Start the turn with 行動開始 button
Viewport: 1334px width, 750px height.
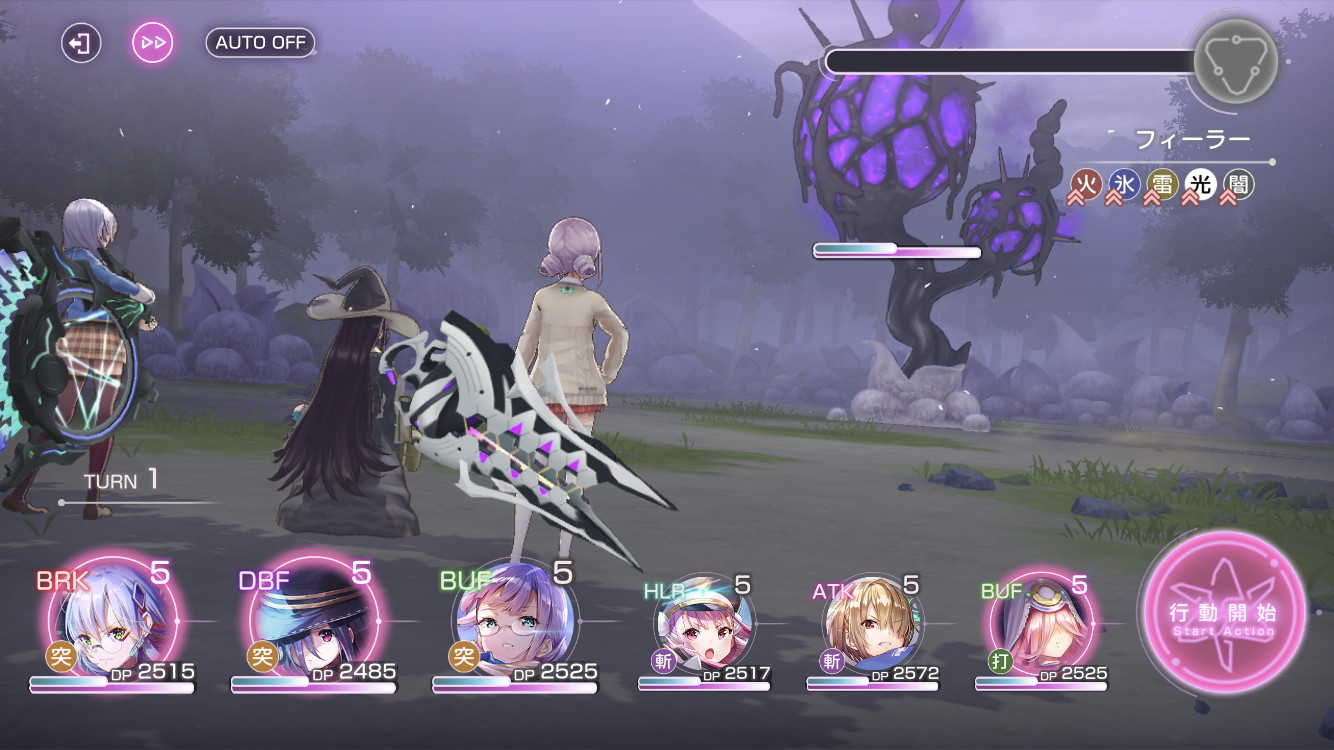click(1224, 612)
